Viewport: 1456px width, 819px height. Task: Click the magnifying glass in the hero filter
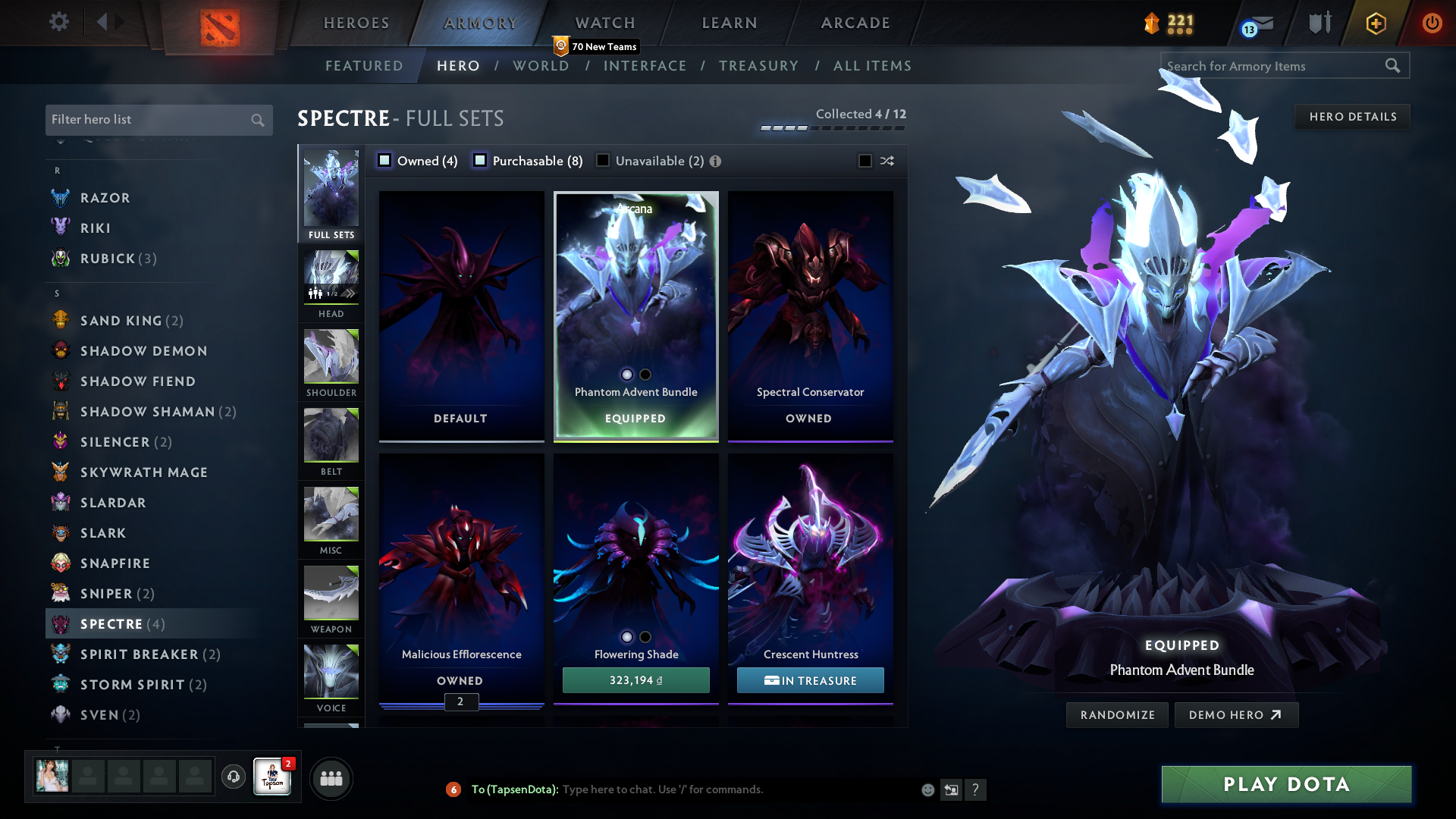257,120
